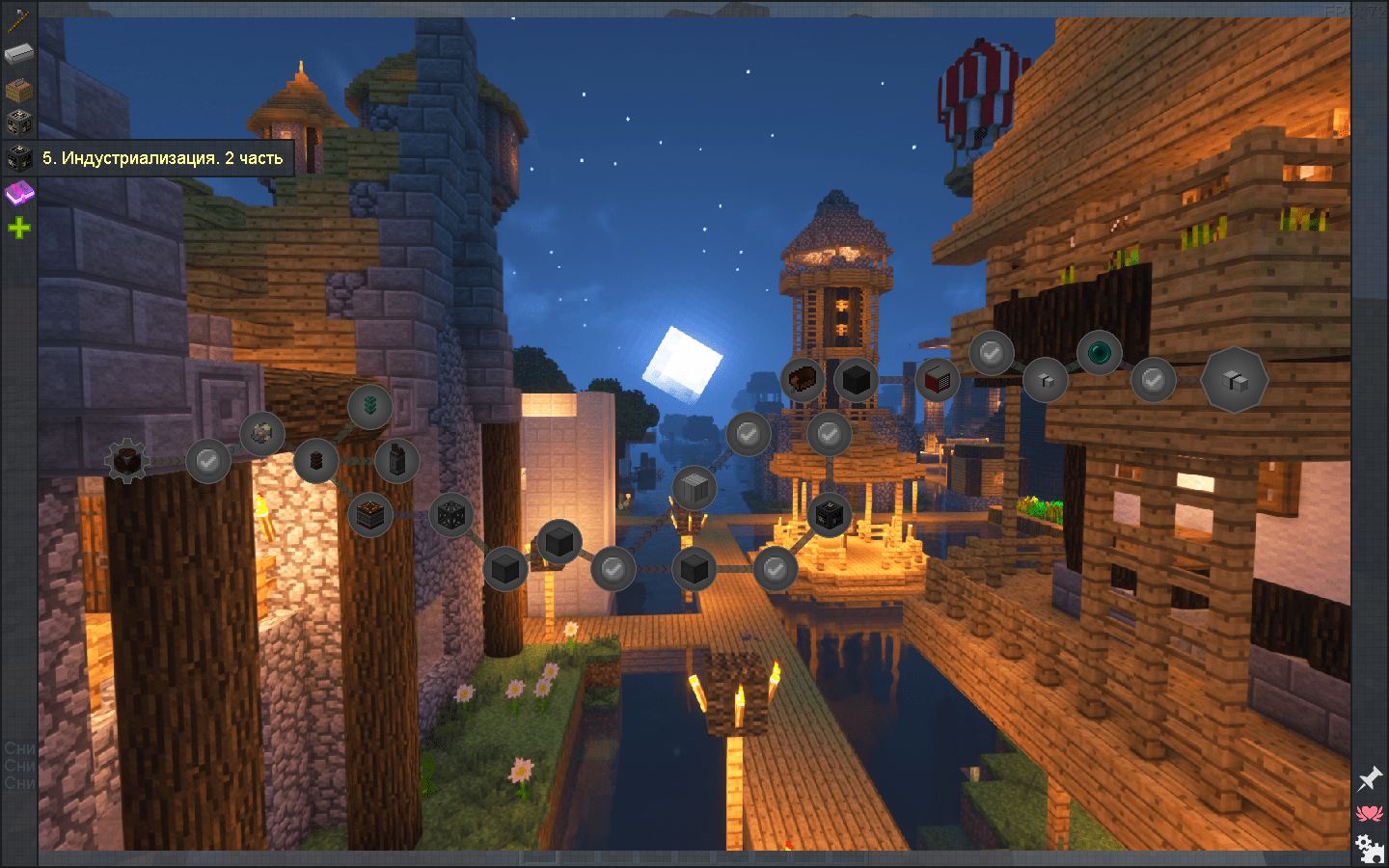Open quest settings via the gear-puzzle icon

[x=1369, y=846]
